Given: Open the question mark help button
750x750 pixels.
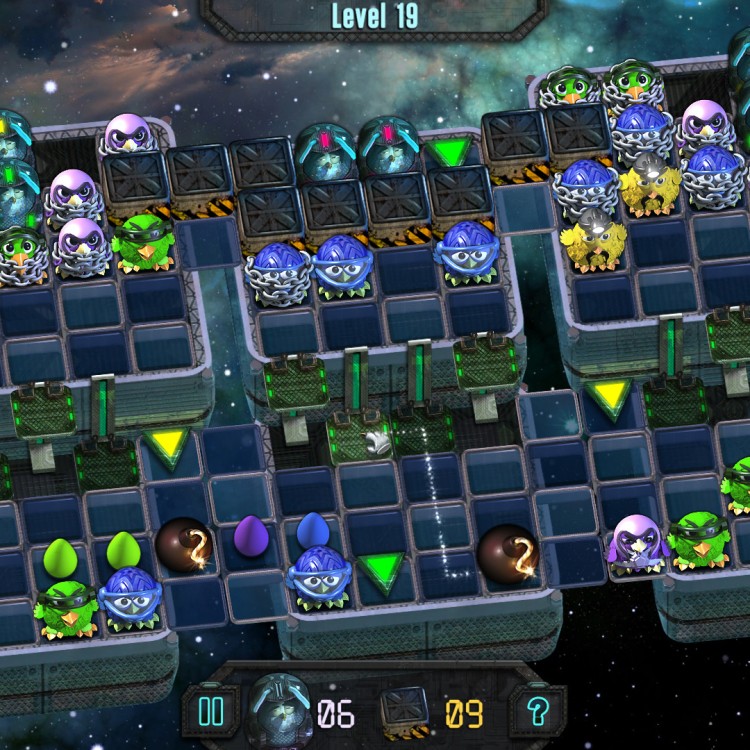Looking at the screenshot, I should [538, 712].
